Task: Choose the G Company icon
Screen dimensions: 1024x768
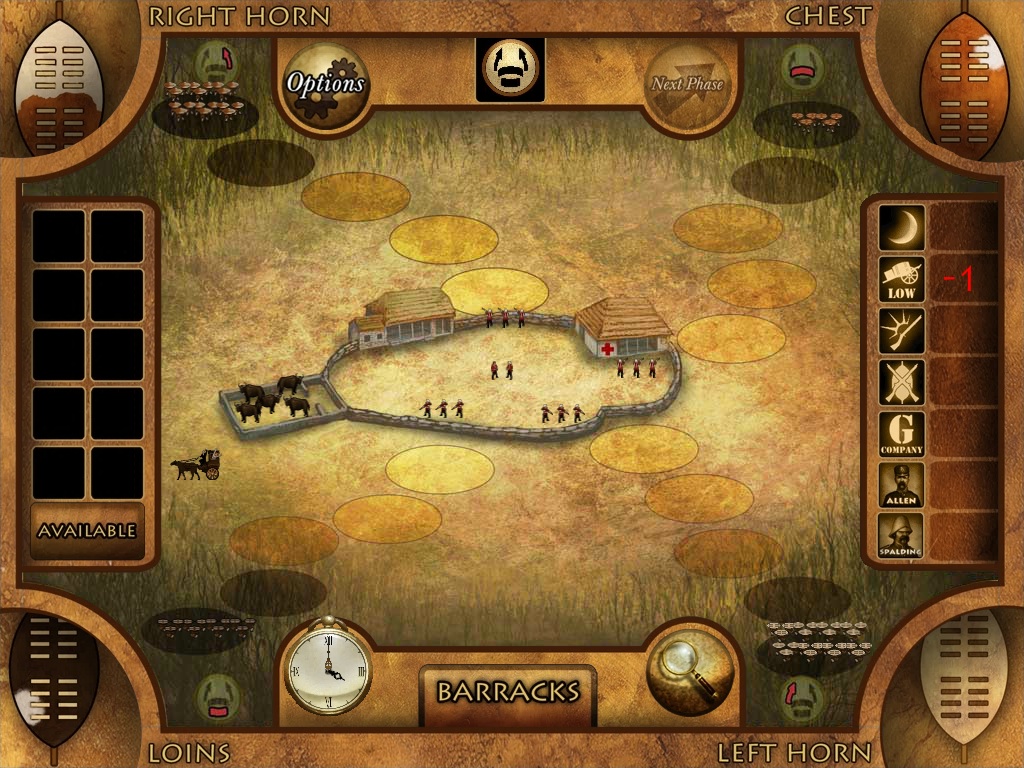Action: point(901,434)
